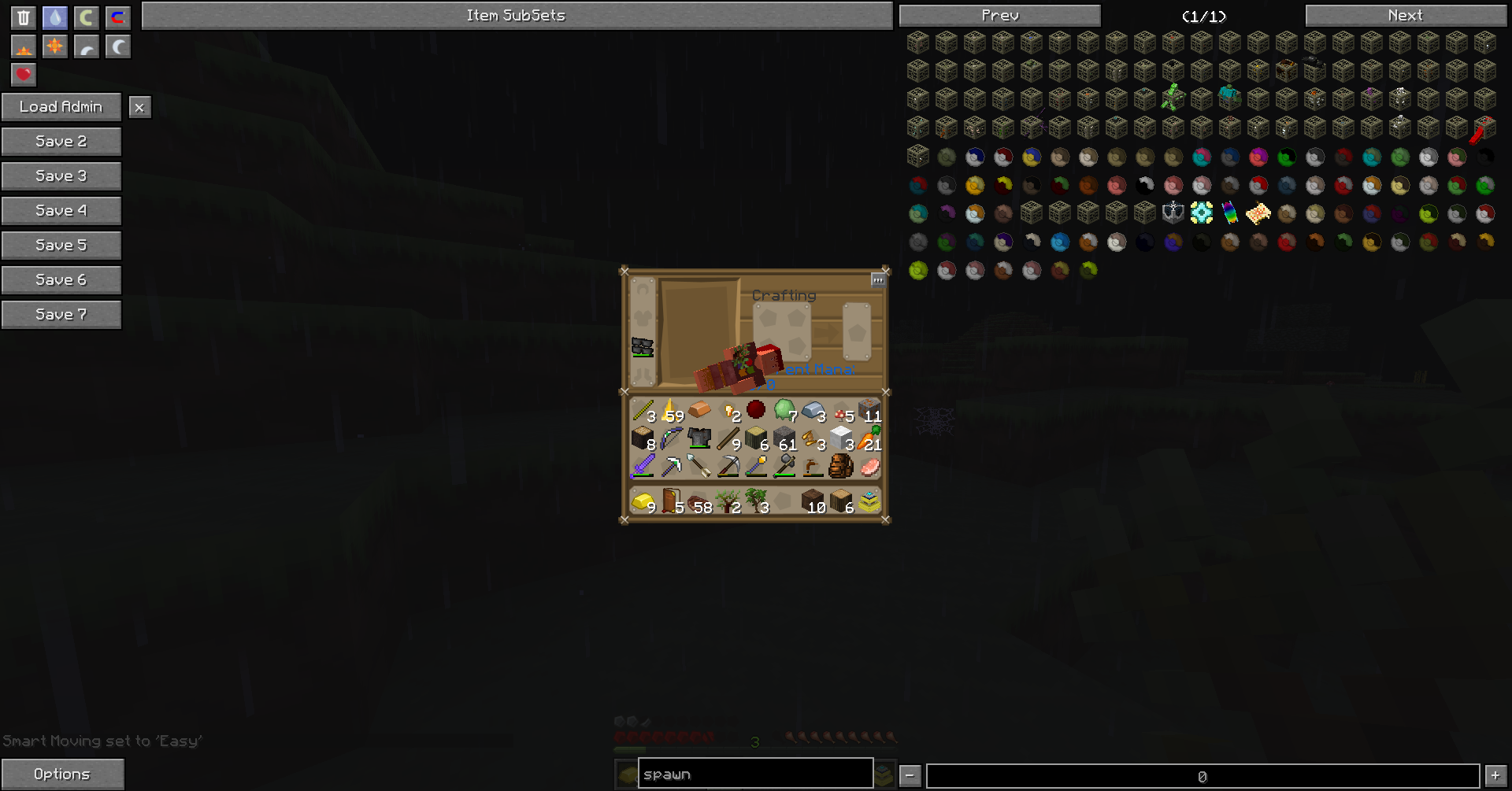Choose the Save 6 button

point(61,280)
